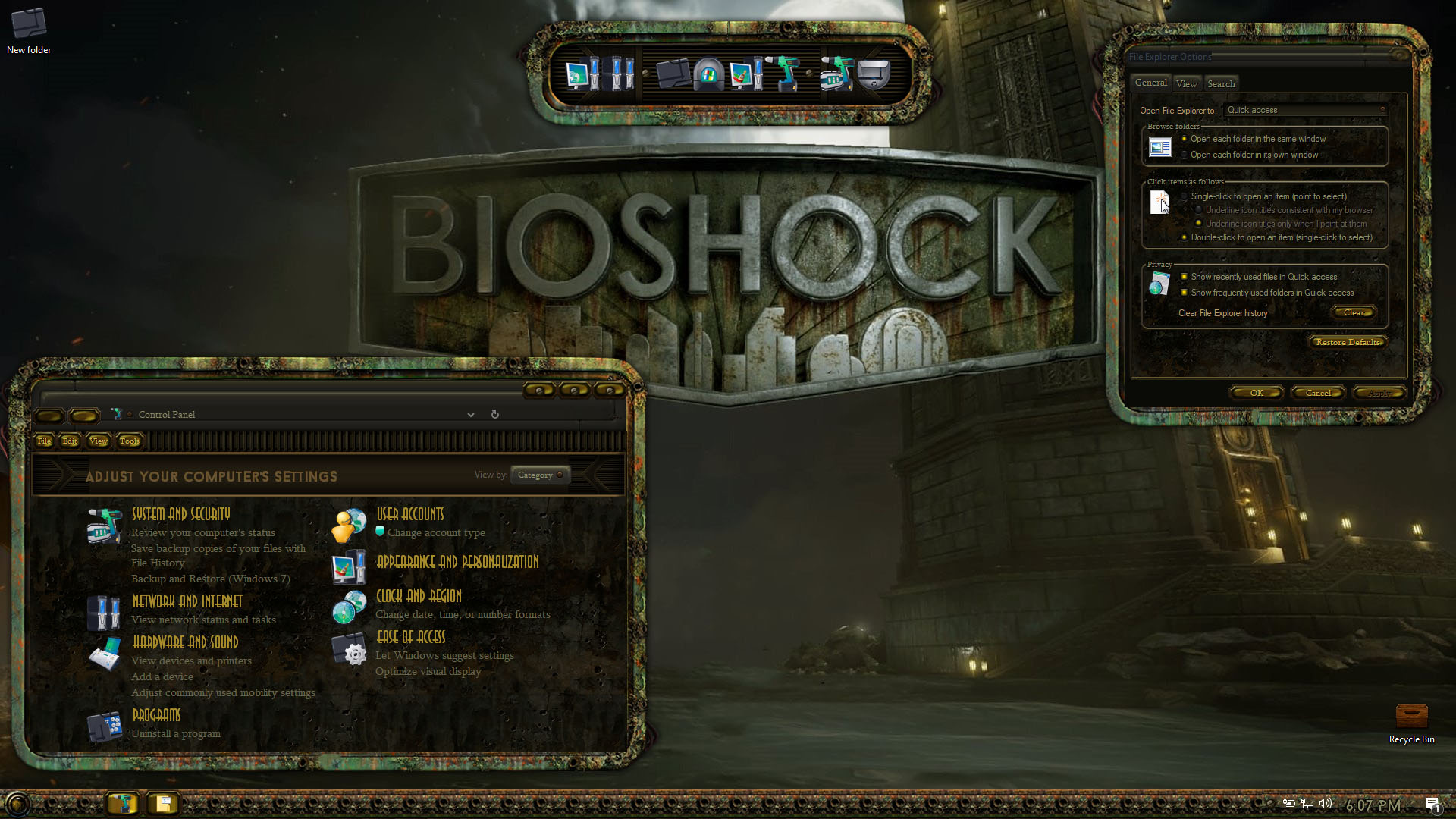This screenshot has height=819, width=1456.
Task: Toggle 'Show recently used files in Quick access'
Action: coord(1185,277)
